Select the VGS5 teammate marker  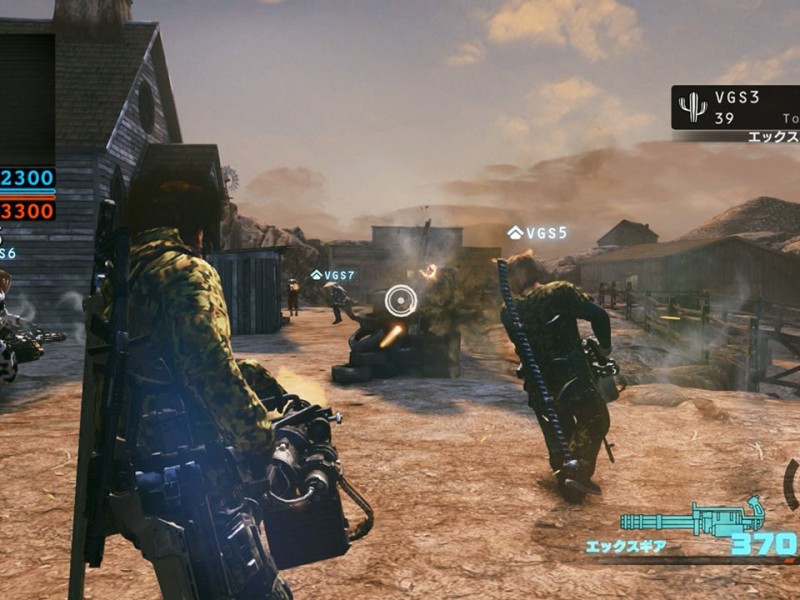pyautogui.click(x=537, y=233)
